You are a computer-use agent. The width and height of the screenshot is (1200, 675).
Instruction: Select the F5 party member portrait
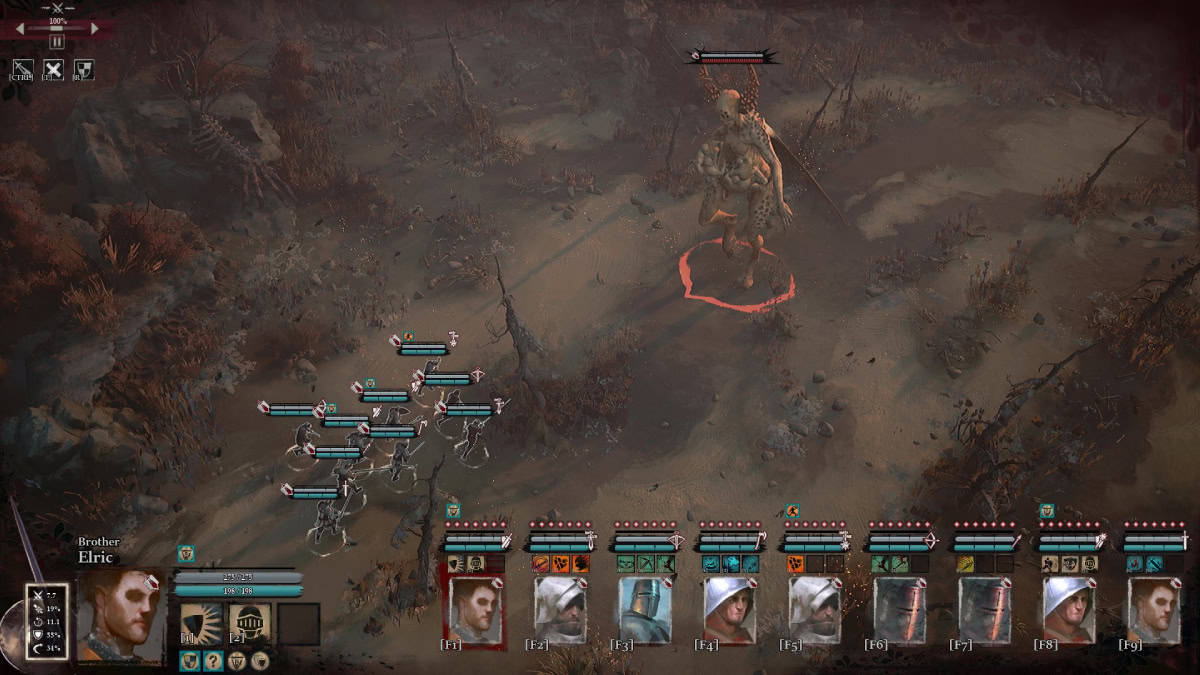815,607
